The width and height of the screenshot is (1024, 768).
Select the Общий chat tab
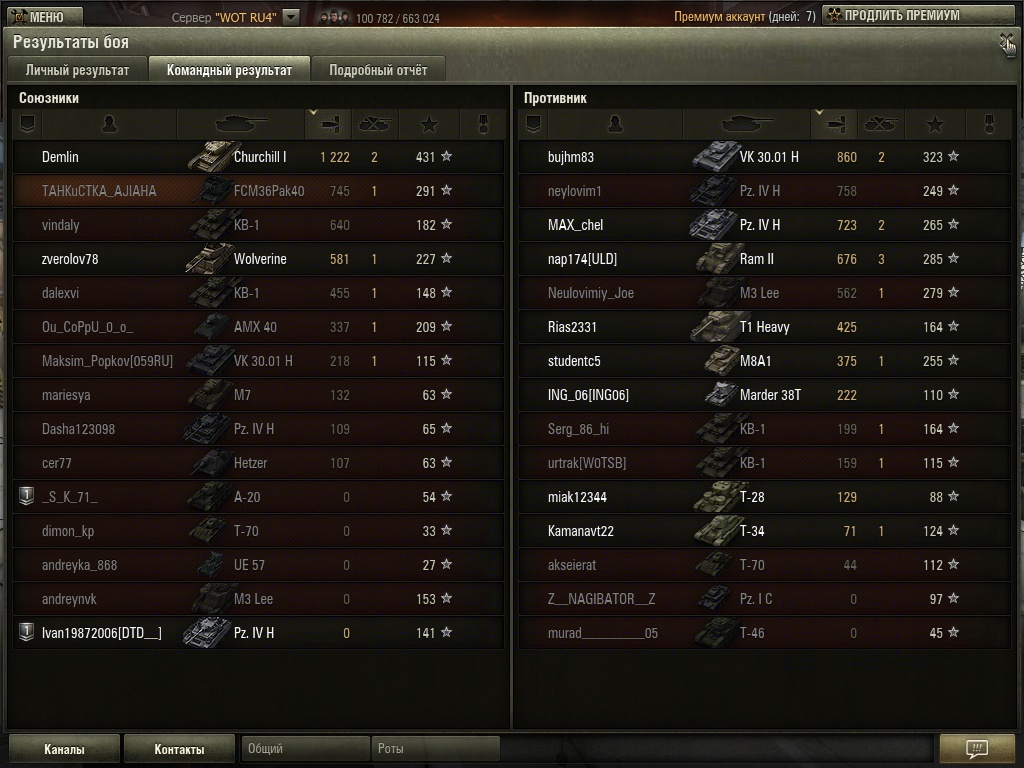click(305, 749)
